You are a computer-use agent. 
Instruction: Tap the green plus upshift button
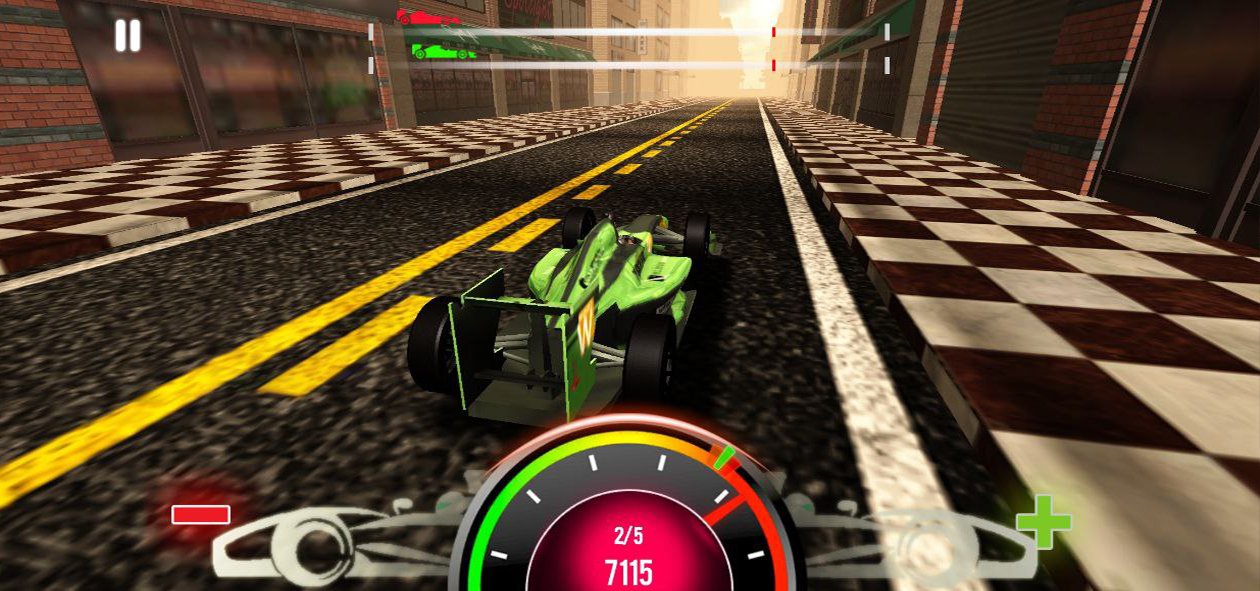click(x=1043, y=521)
